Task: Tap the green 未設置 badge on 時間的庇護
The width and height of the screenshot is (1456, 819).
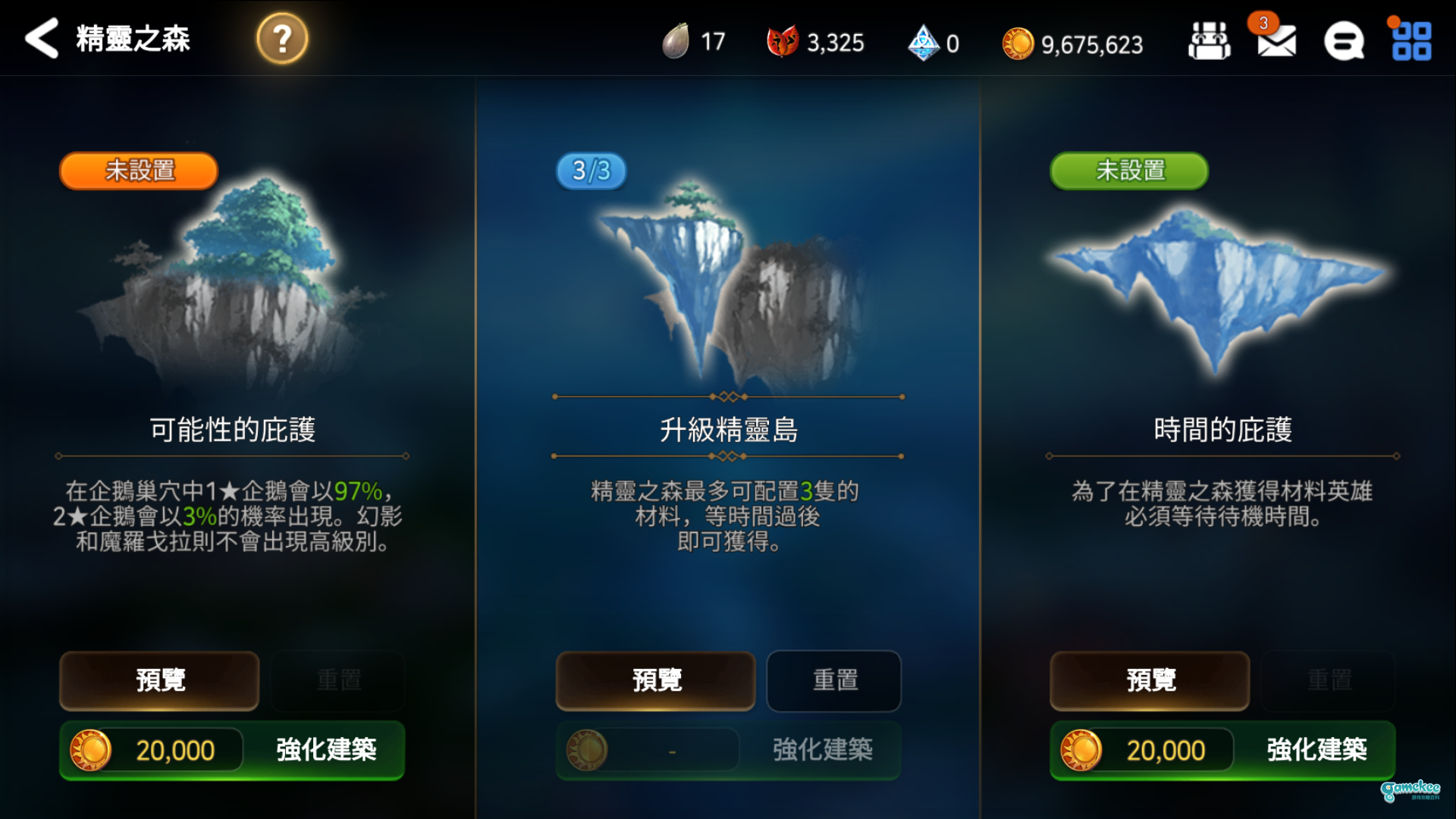Action: (1128, 171)
